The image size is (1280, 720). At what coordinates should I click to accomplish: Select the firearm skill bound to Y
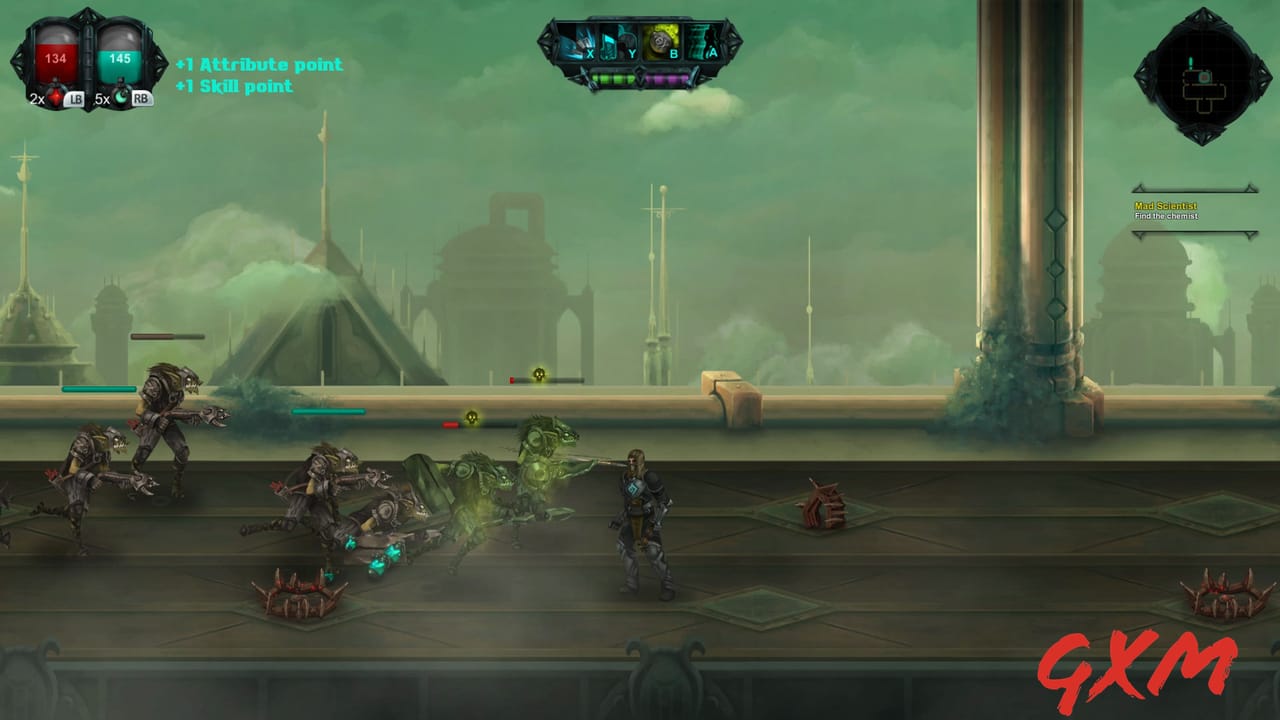pos(618,41)
